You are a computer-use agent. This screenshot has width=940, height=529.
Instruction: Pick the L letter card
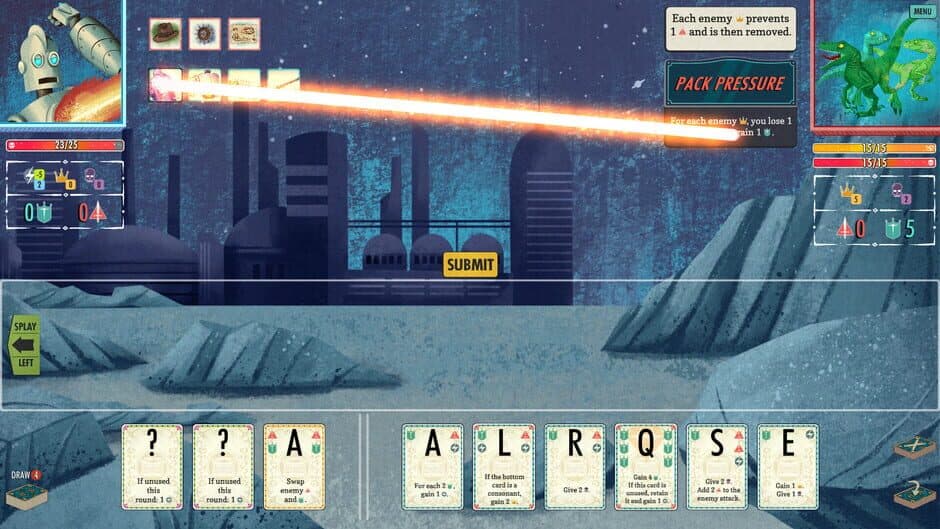(x=504, y=466)
